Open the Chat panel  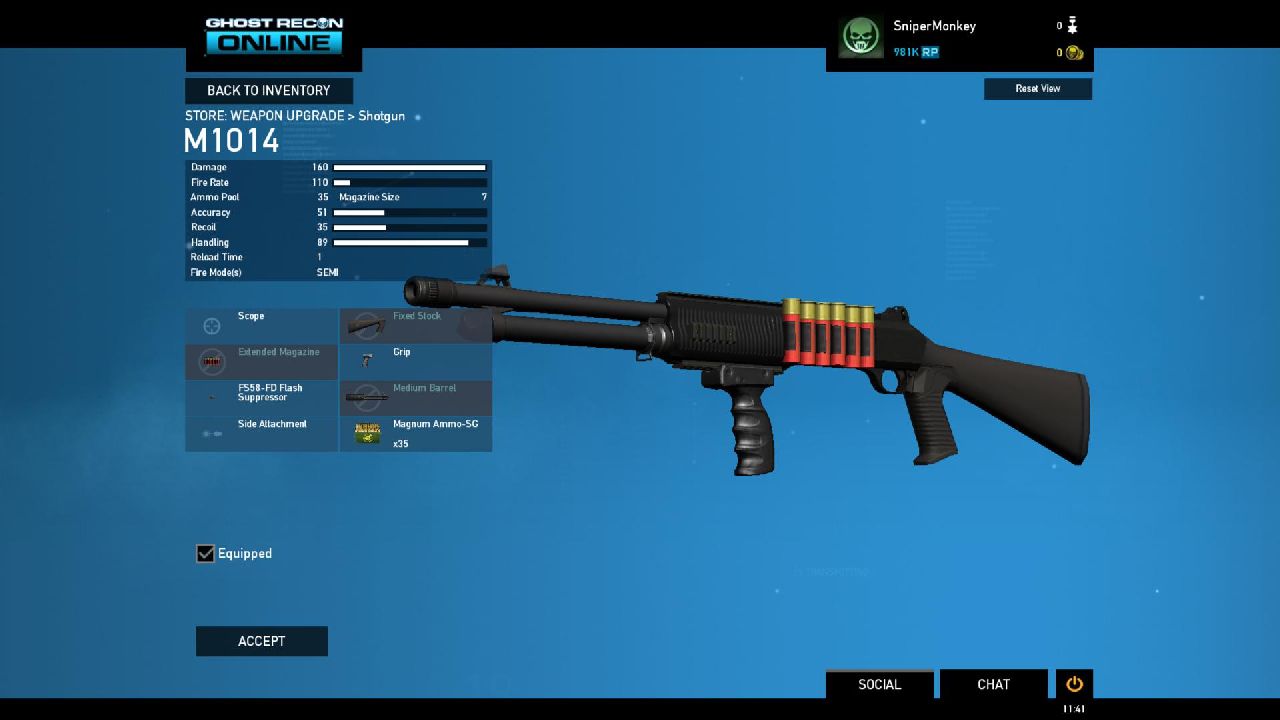click(x=993, y=684)
